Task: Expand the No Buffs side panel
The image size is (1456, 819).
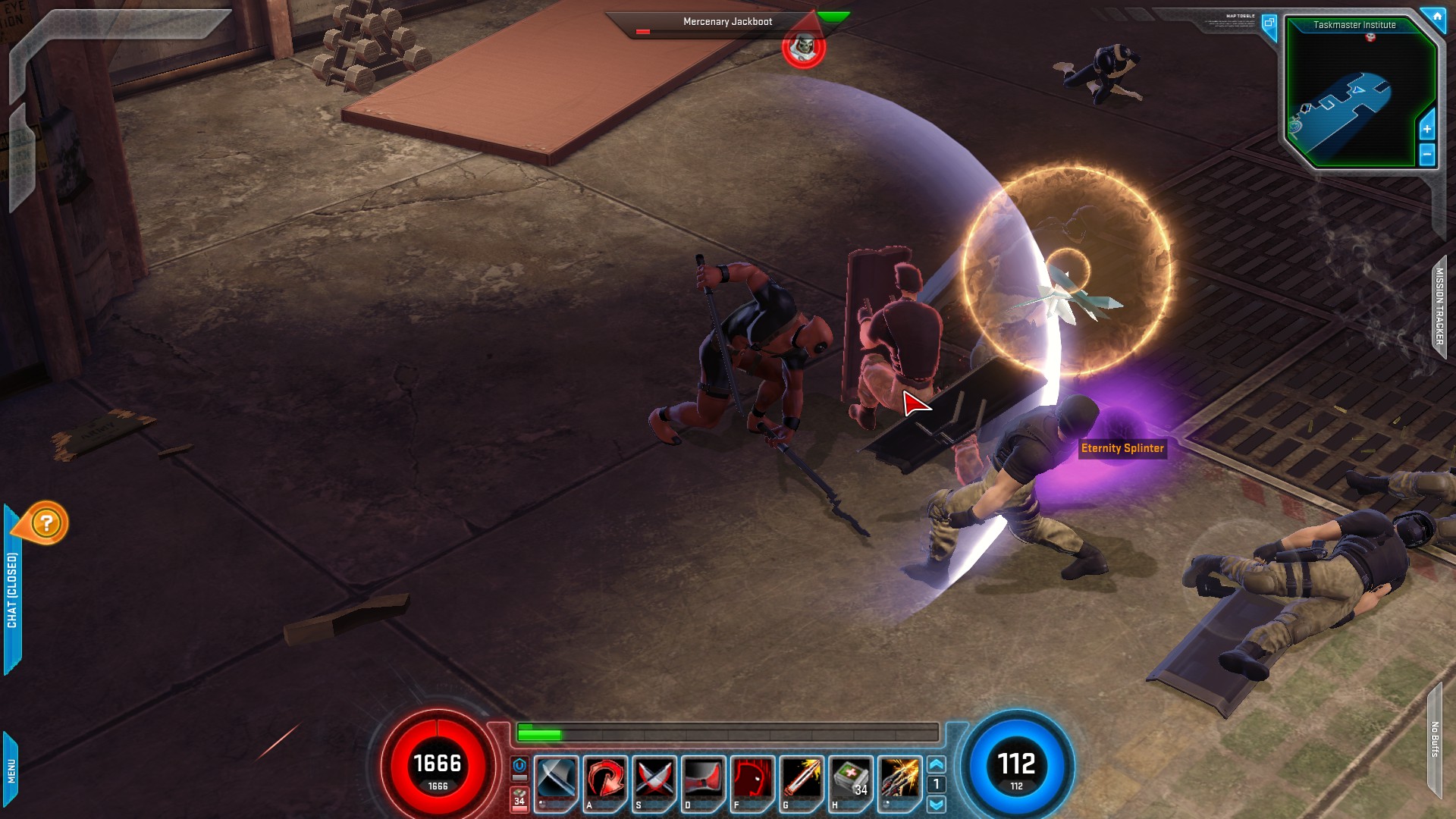Action: pos(1435,739)
